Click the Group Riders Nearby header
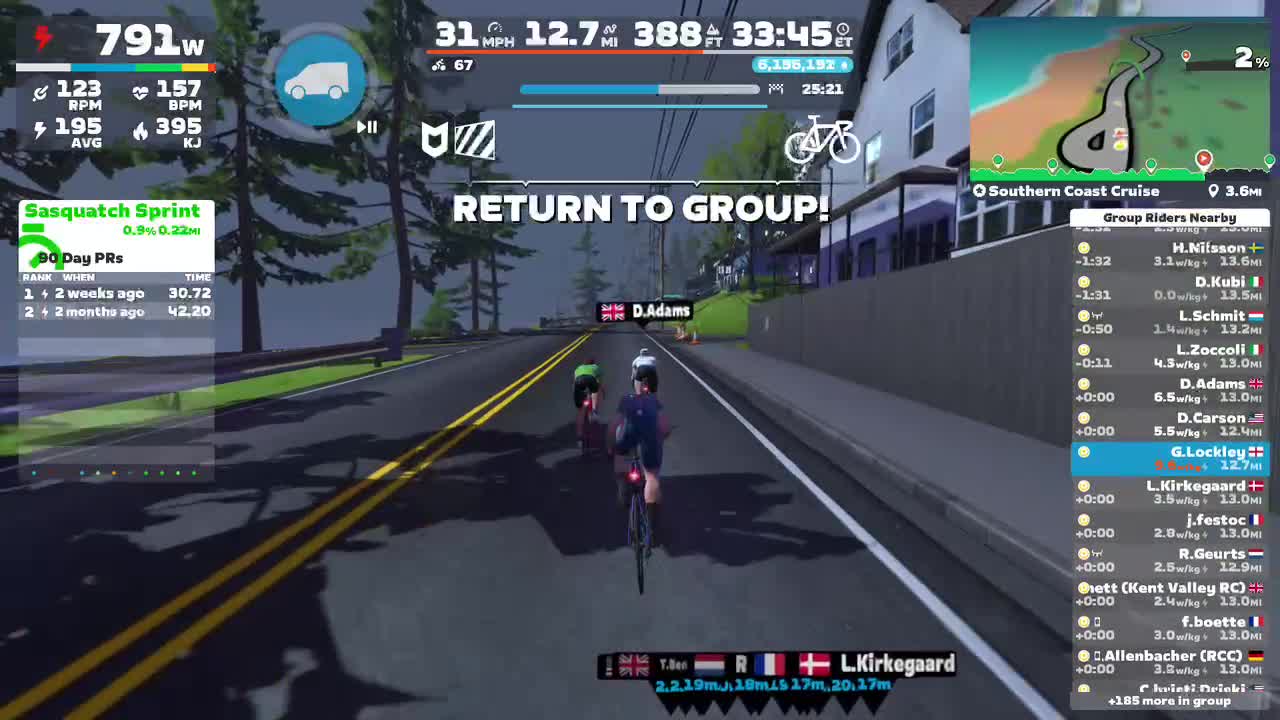 [x=1170, y=217]
